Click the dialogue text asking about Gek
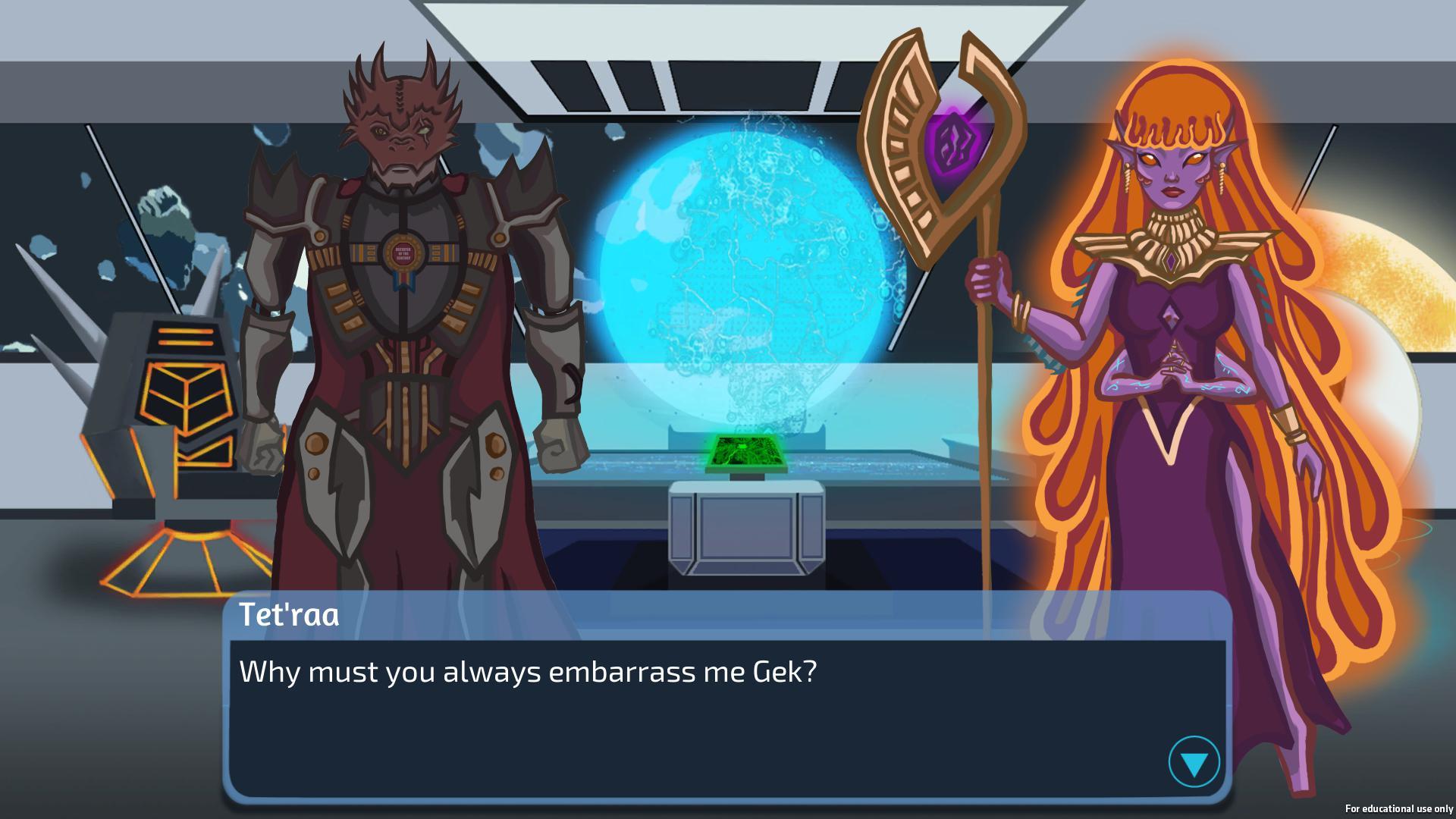 529,670
